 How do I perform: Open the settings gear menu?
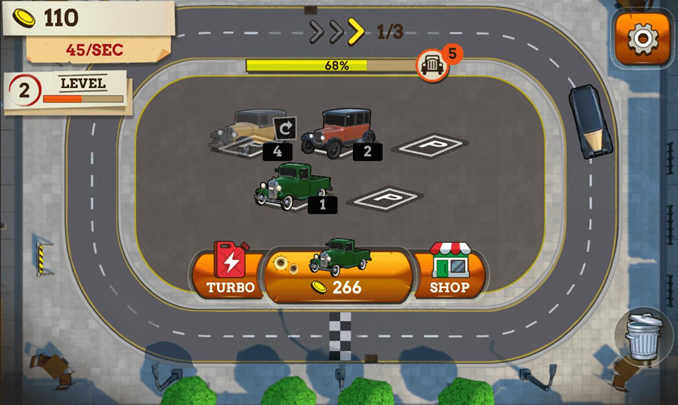click(641, 38)
